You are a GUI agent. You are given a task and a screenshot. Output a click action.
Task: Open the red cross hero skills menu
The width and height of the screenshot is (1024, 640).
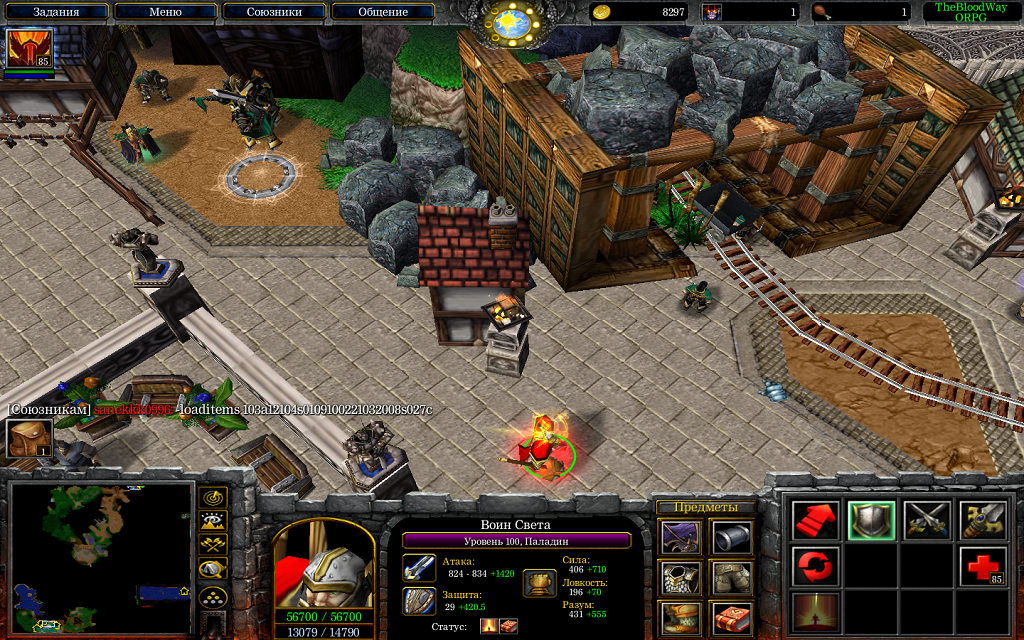click(x=983, y=566)
